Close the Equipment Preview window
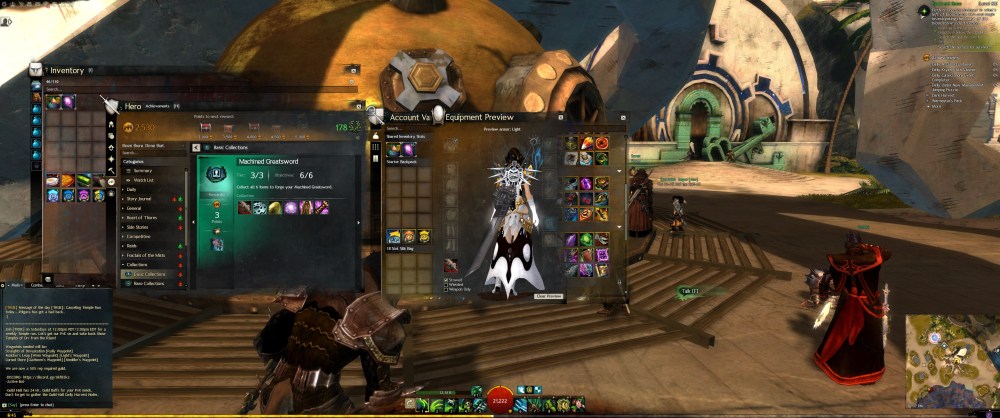 (x=623, y=116)
